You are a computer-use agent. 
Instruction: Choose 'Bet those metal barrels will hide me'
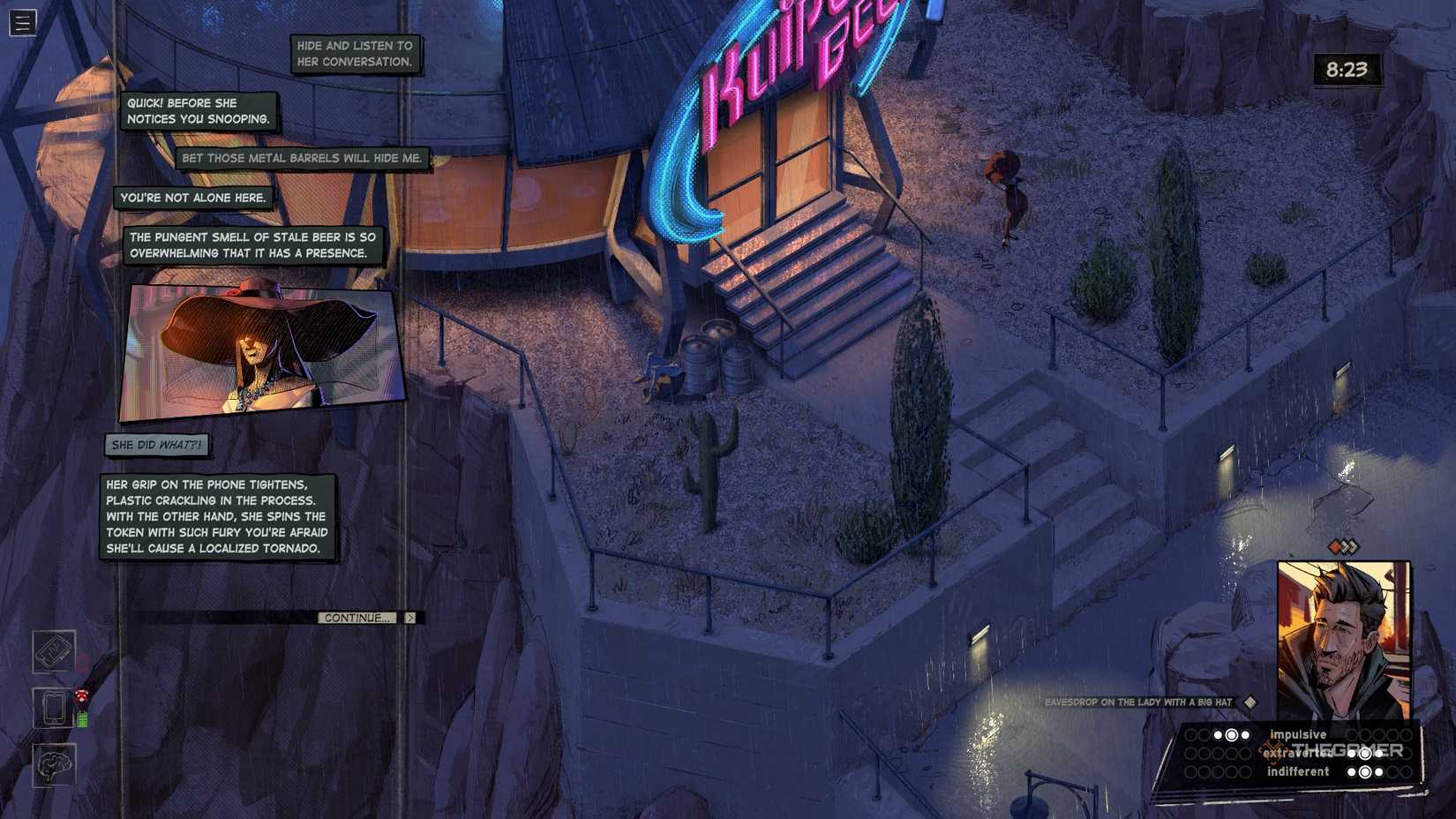click(x=304, y=157)
